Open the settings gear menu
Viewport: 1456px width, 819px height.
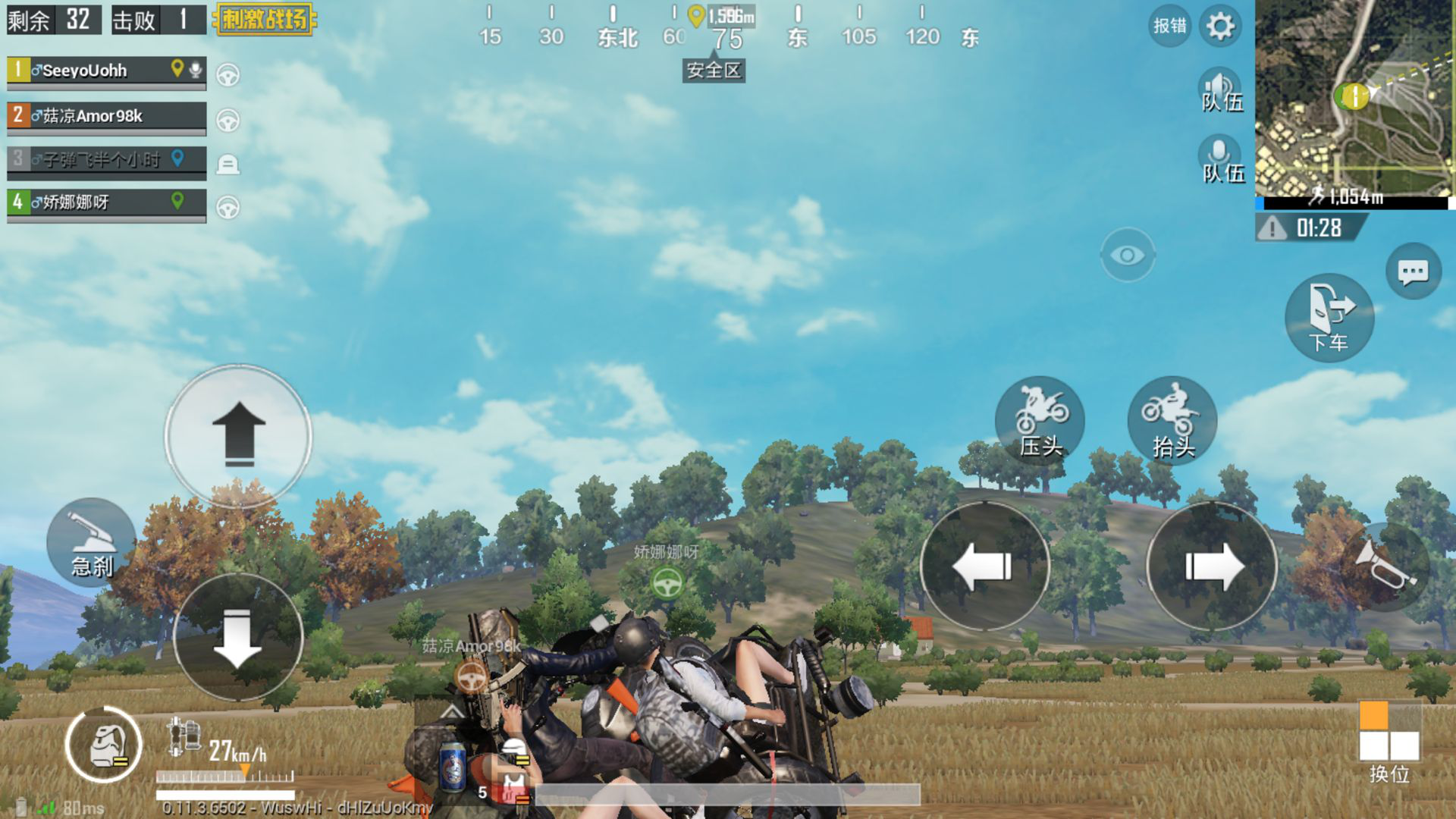click(1220, 27)
